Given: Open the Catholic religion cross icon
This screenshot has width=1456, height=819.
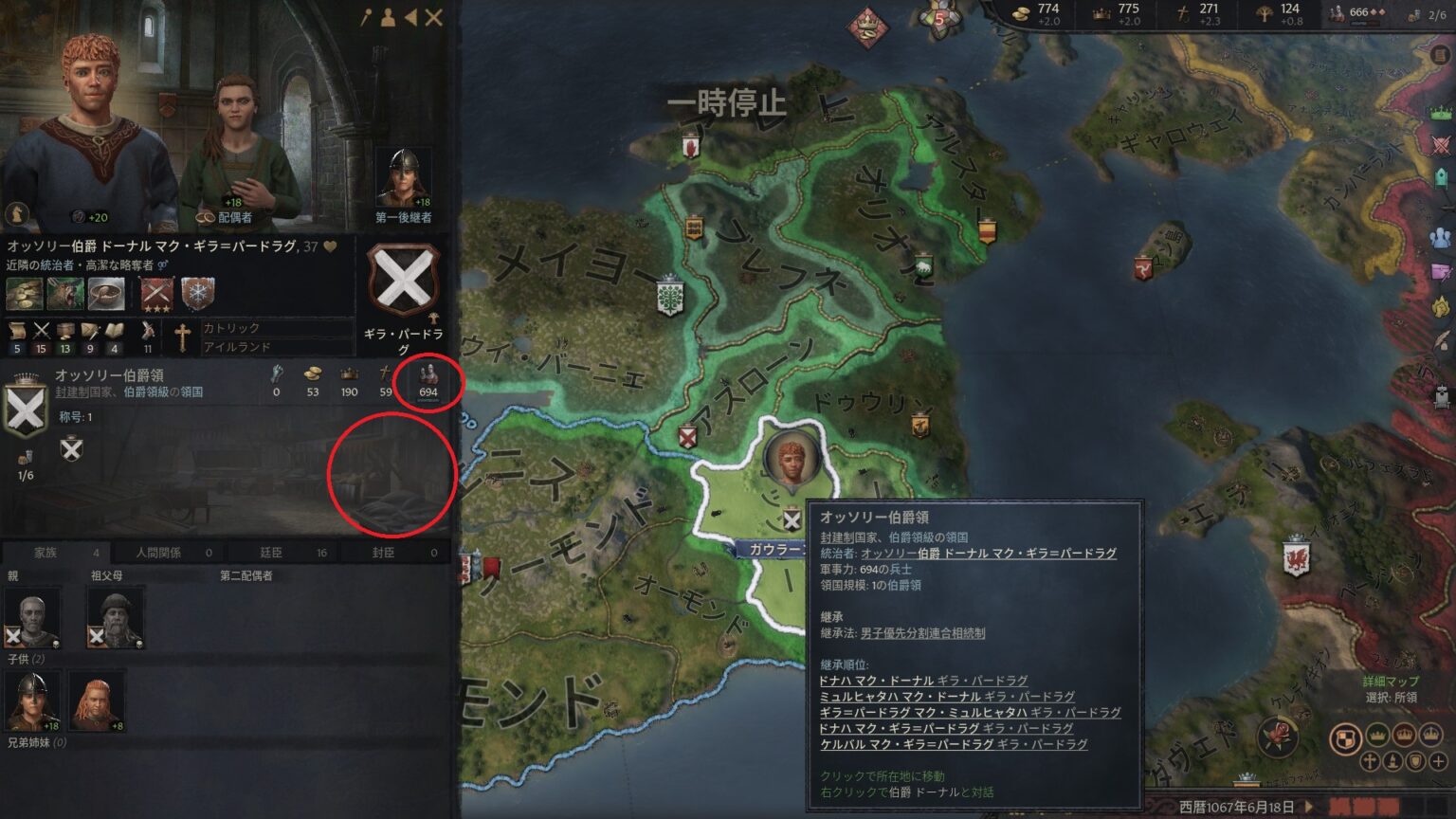Looking at the screenshot, I should [182, 337].
